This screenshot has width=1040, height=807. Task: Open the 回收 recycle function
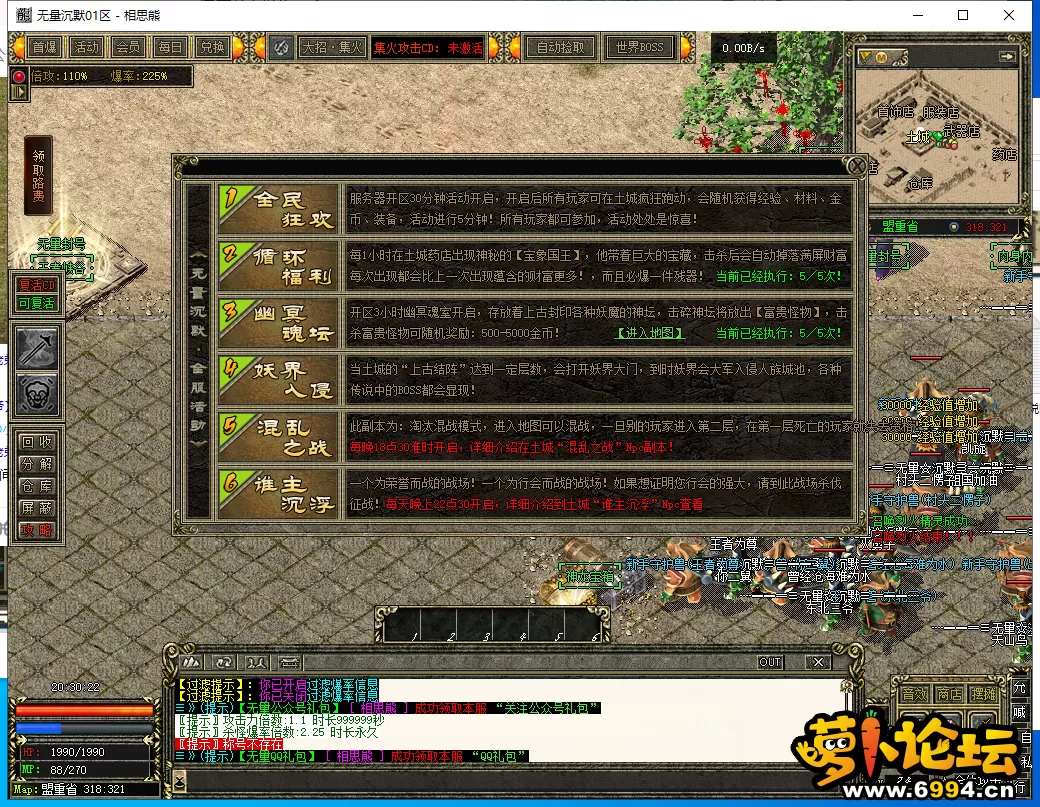[35, 442]
